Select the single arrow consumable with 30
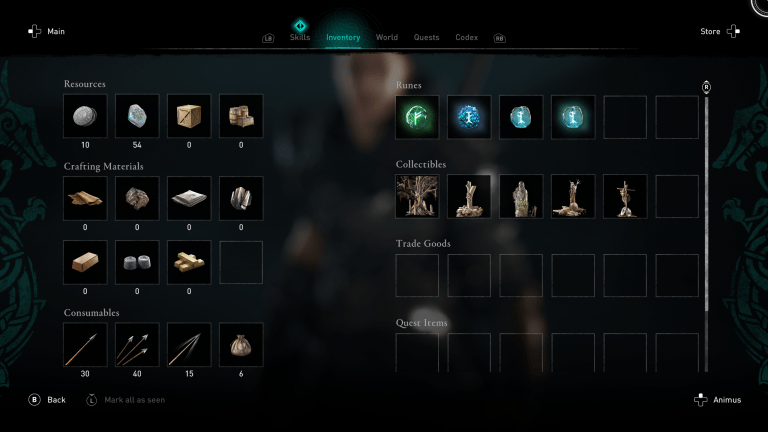768x432 pixels. click(85, 344)
